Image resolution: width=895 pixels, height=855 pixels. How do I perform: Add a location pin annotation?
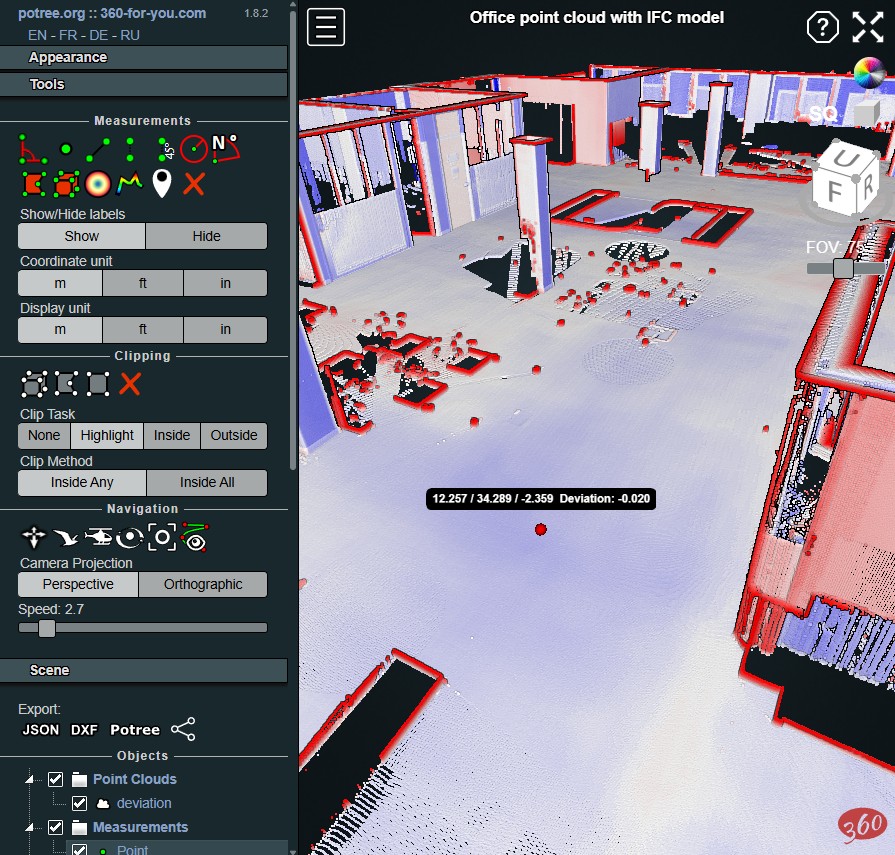click(x=162, y=183)
